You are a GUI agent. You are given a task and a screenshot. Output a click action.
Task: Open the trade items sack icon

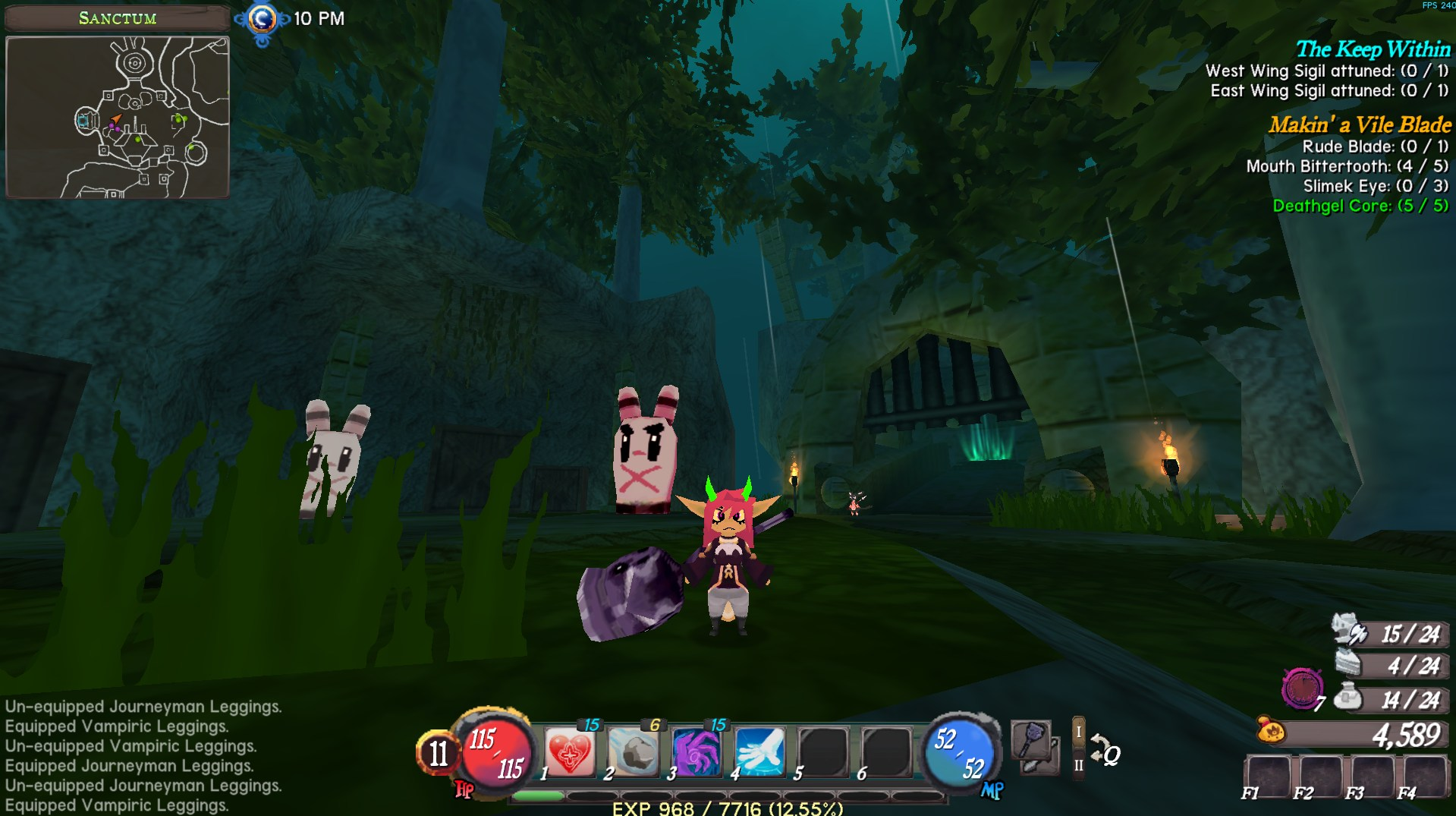1349,698
